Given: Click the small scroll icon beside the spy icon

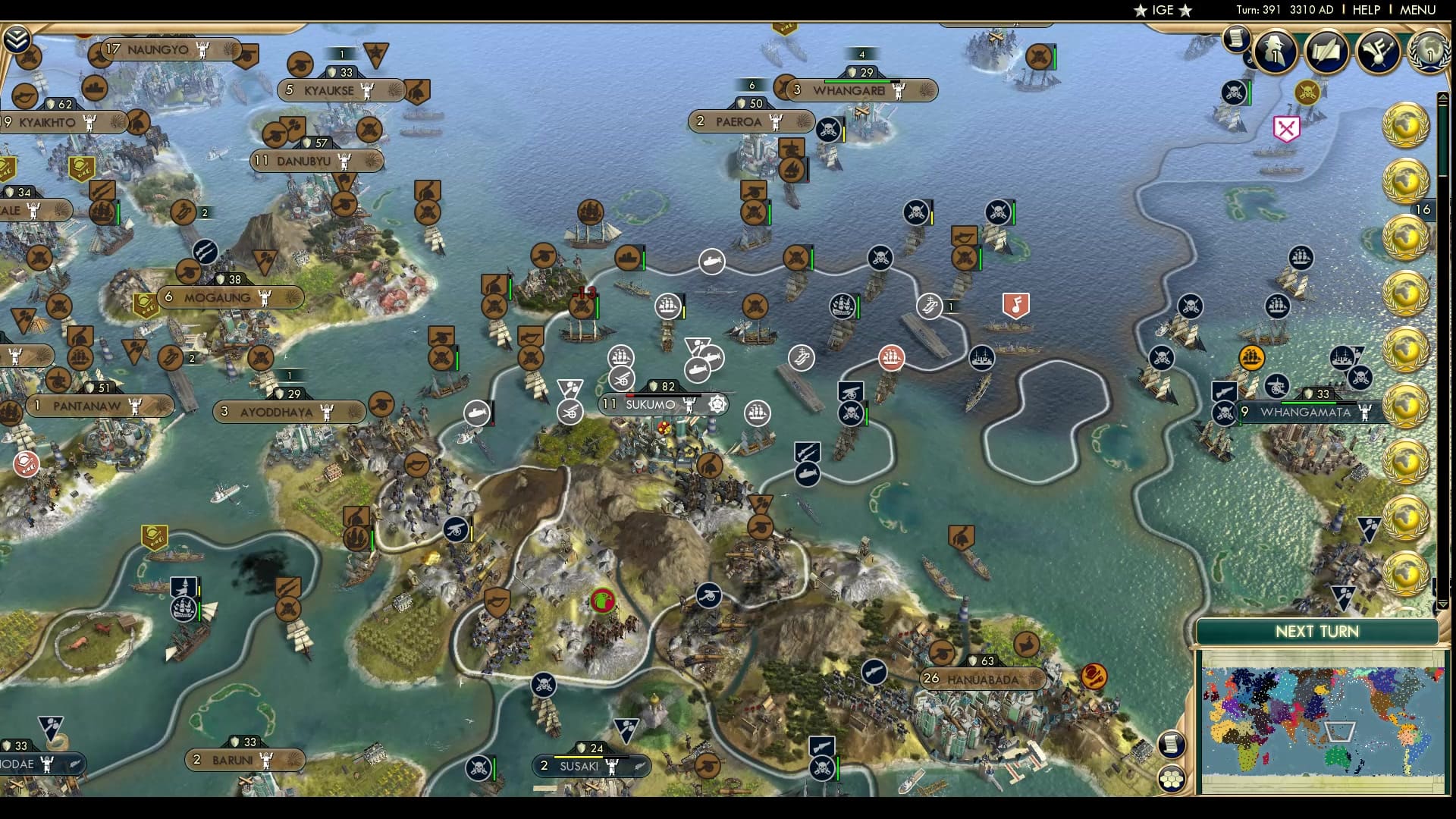Looking at the screenshot, I should 1236,42.
